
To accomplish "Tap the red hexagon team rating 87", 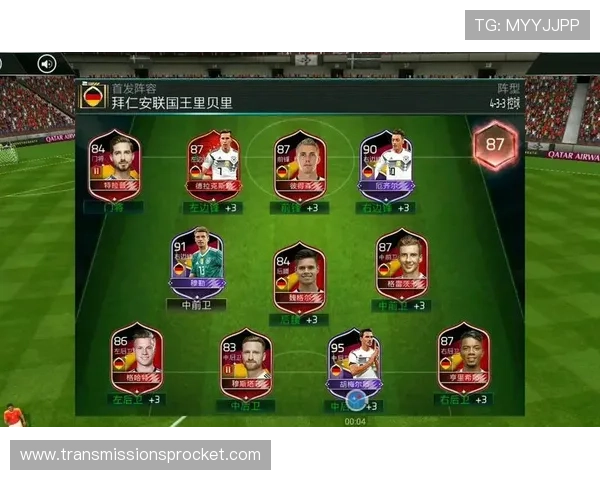I will tap(495, 146).
